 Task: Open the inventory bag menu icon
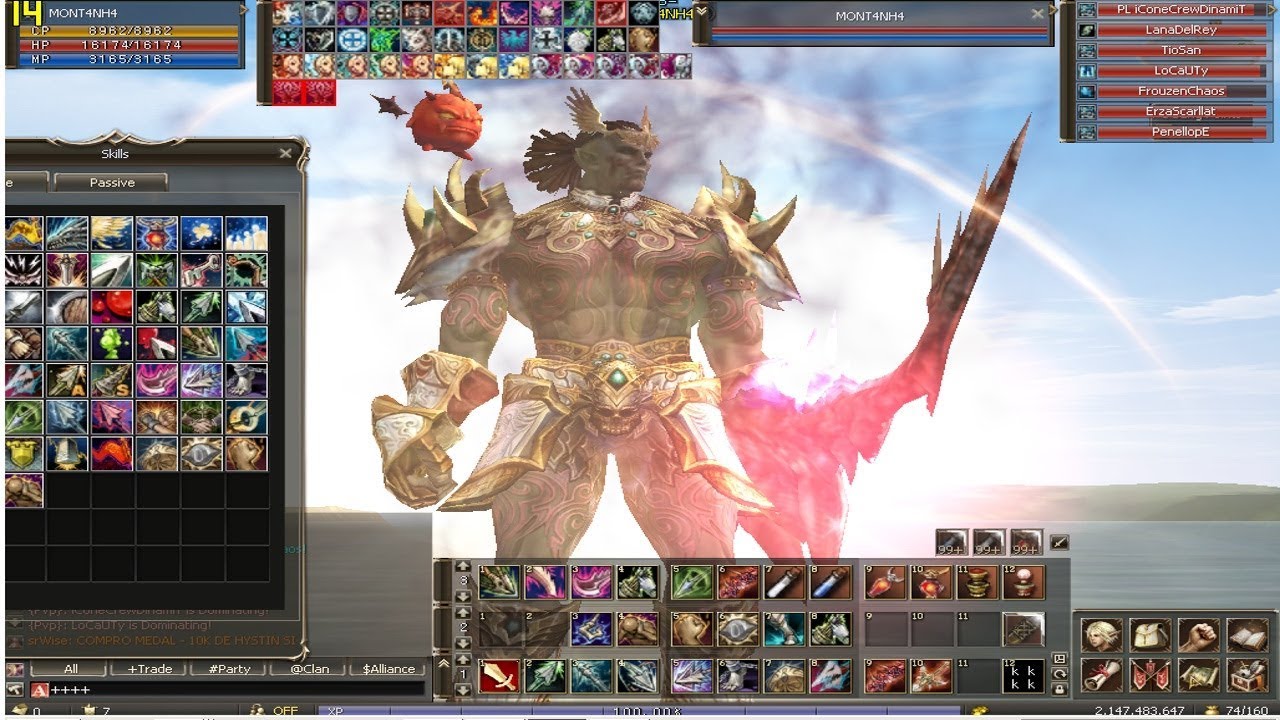coord(1150,635)
